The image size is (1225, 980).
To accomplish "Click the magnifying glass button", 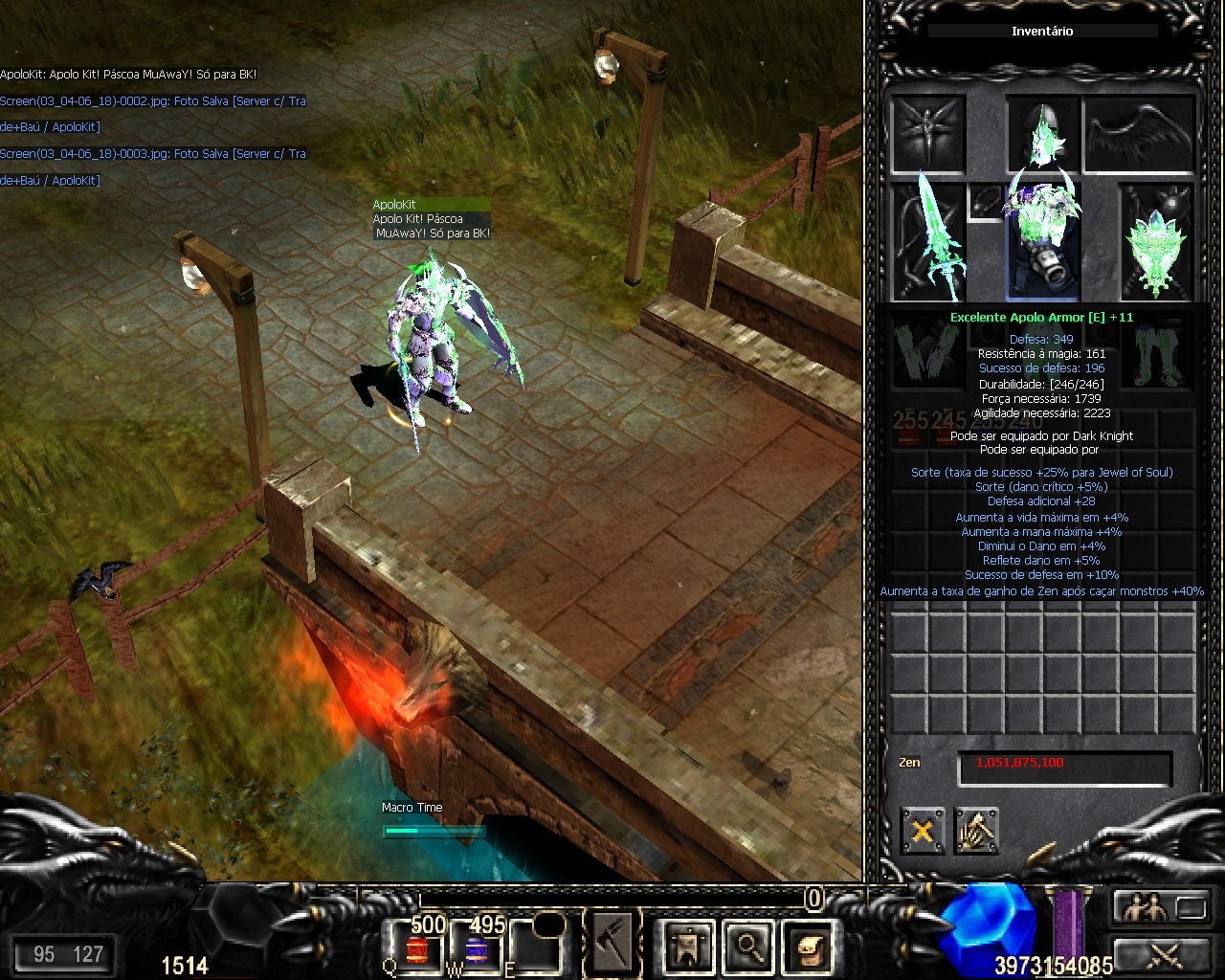I will click(747, 946).
